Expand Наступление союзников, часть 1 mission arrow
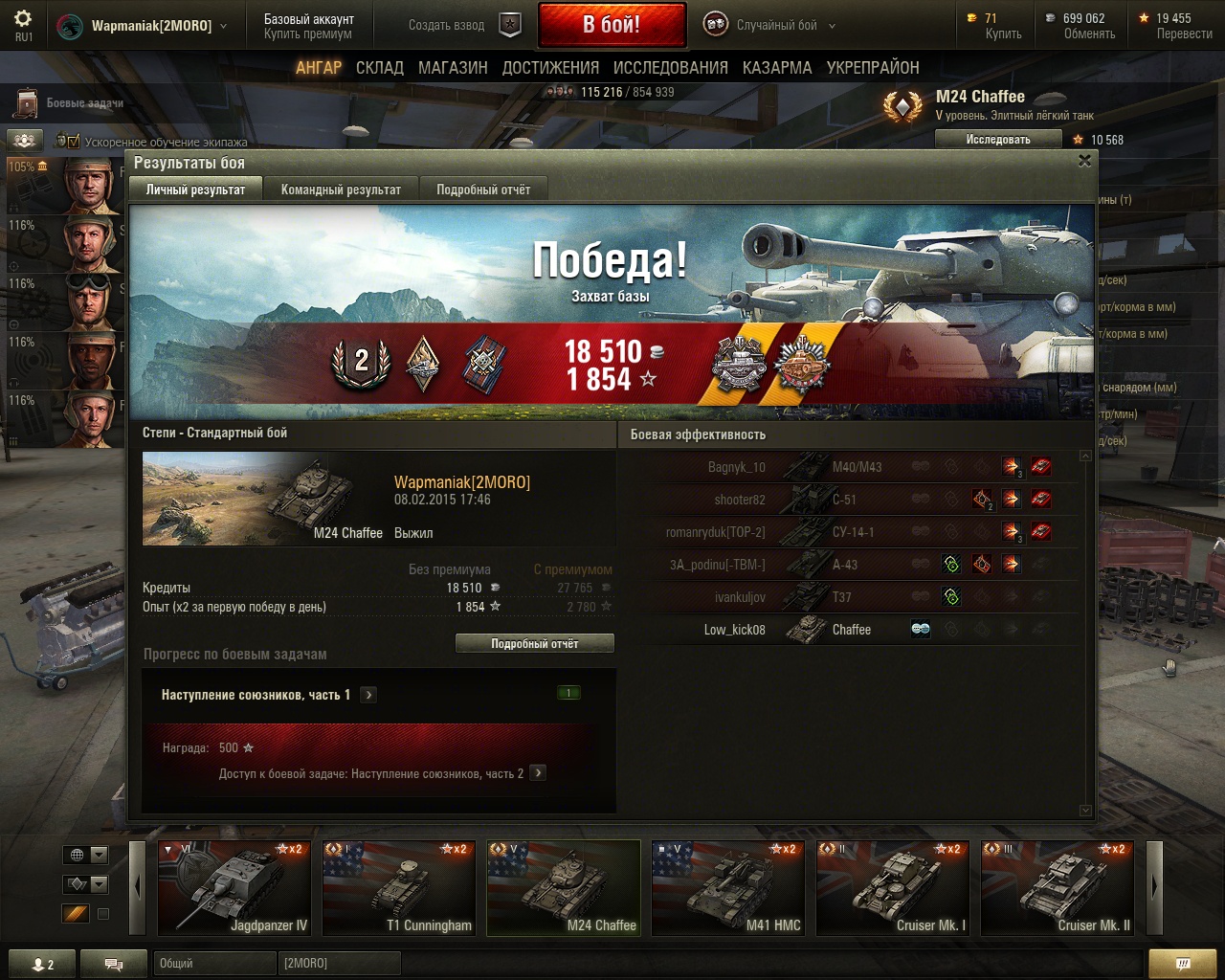The width and height of the screenshot is (1225, 980). tap(368, 695)
